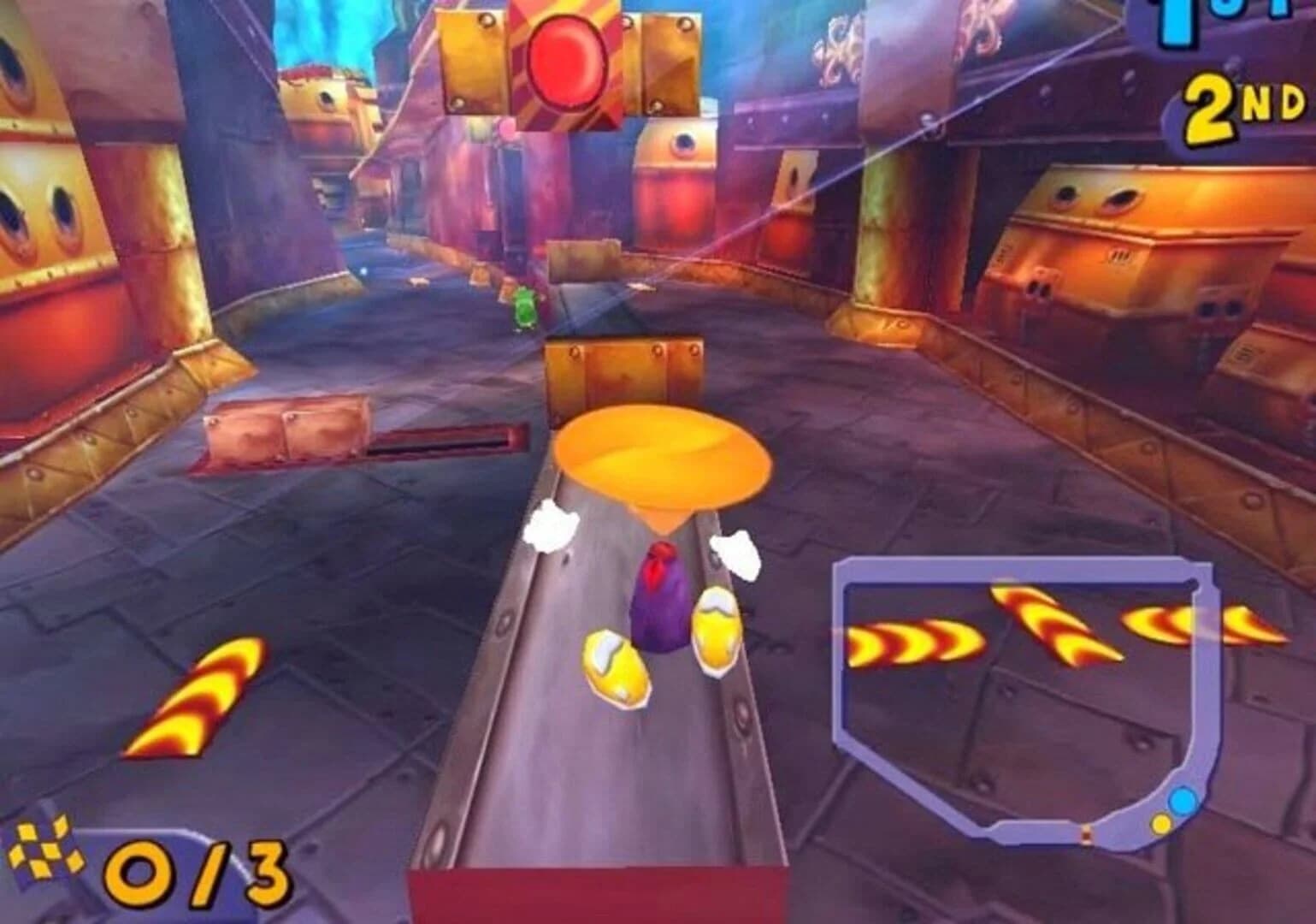
Task: Click the leftmost chevron arrow inside minimap frame
Action: (909, 643)
